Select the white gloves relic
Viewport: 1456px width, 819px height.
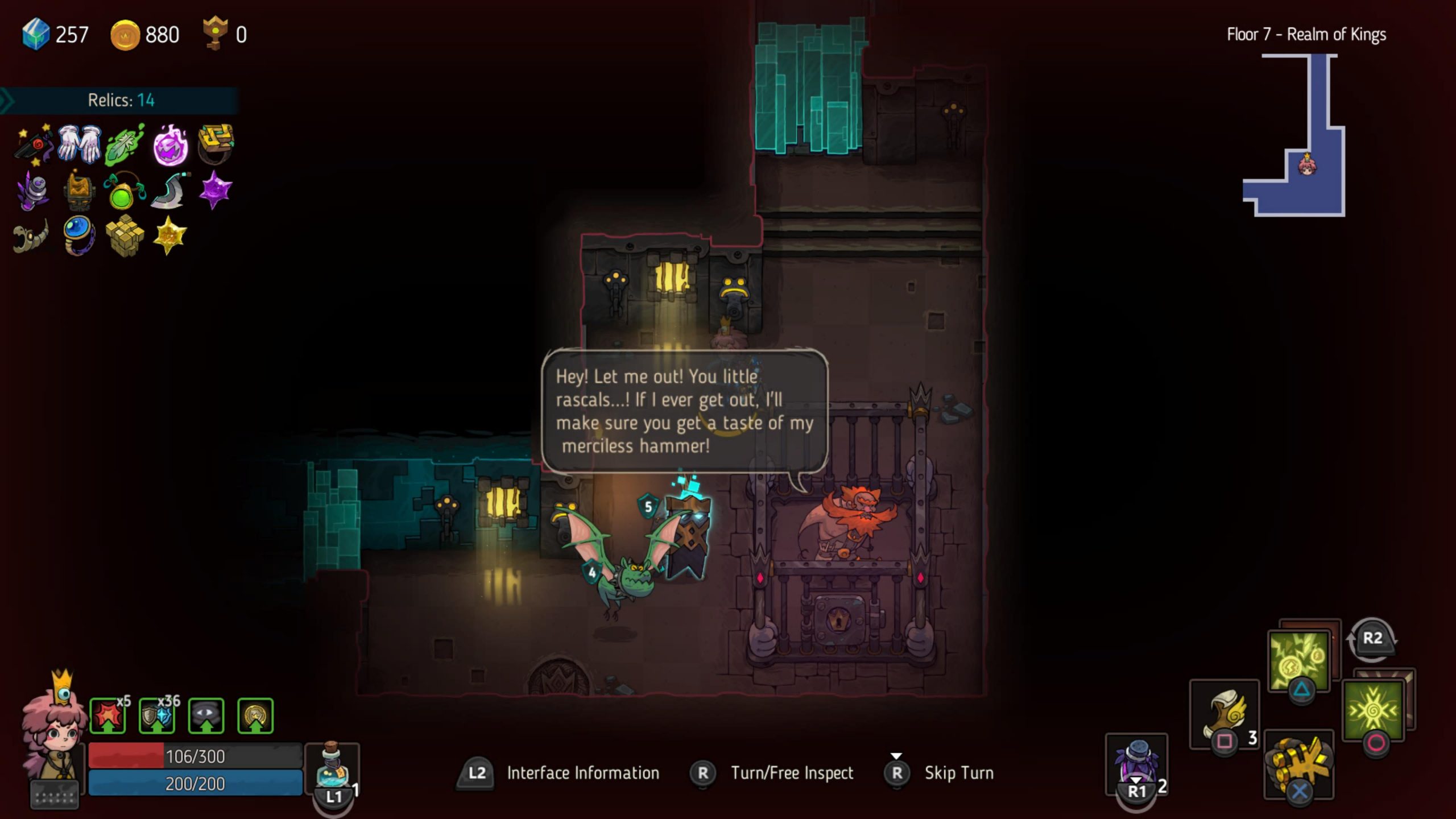79,143
